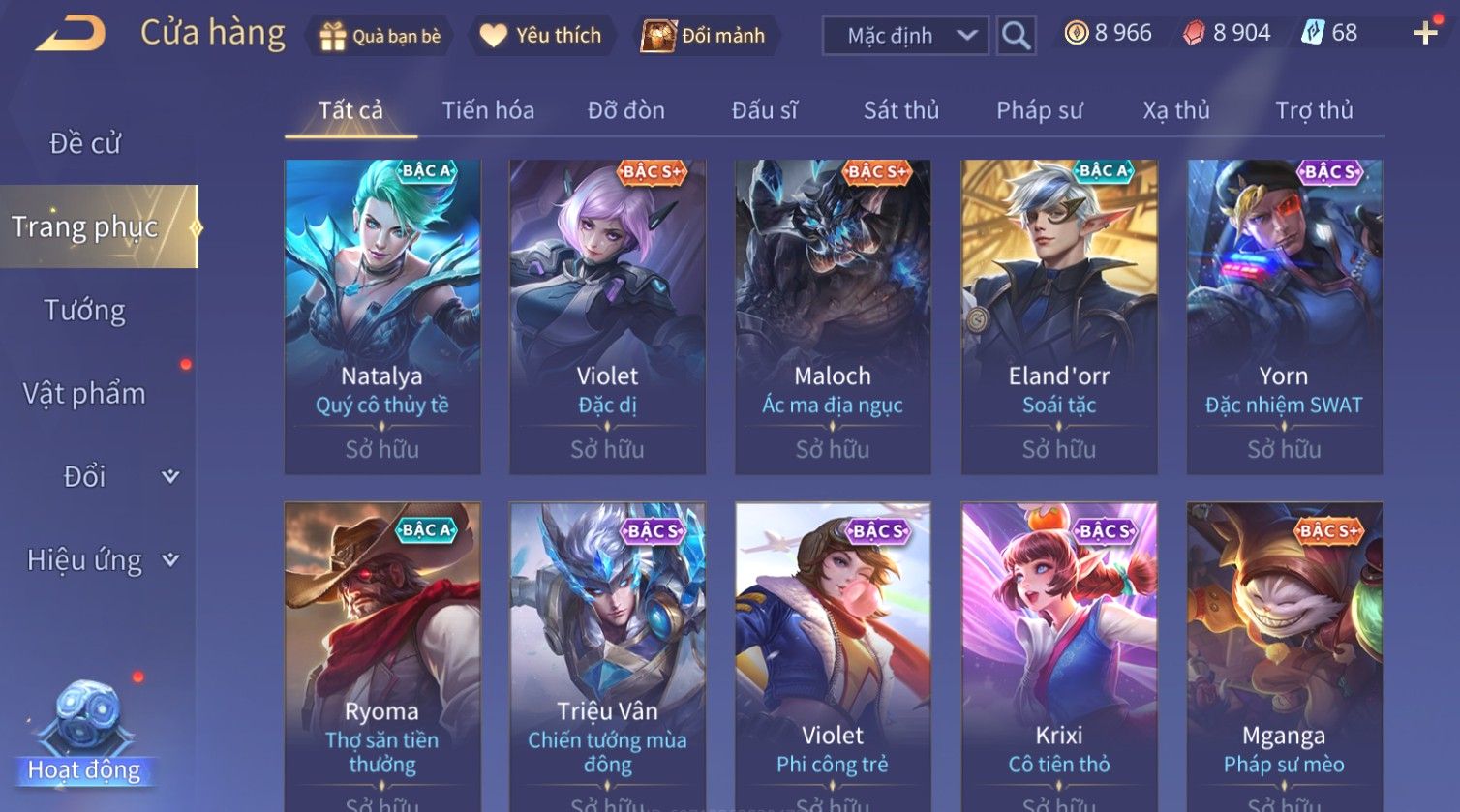Open Quà bạn bè gift menu

point(380,36)
